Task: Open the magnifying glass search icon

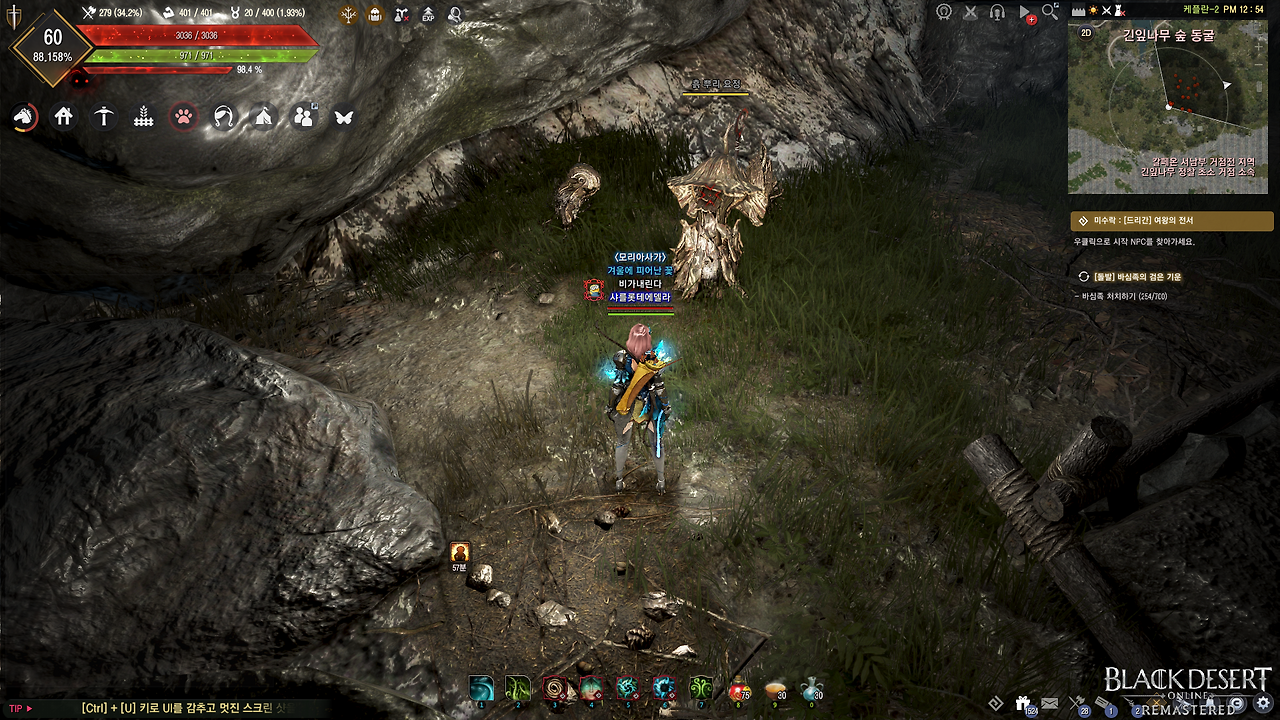Action: tap(1050, 11)
